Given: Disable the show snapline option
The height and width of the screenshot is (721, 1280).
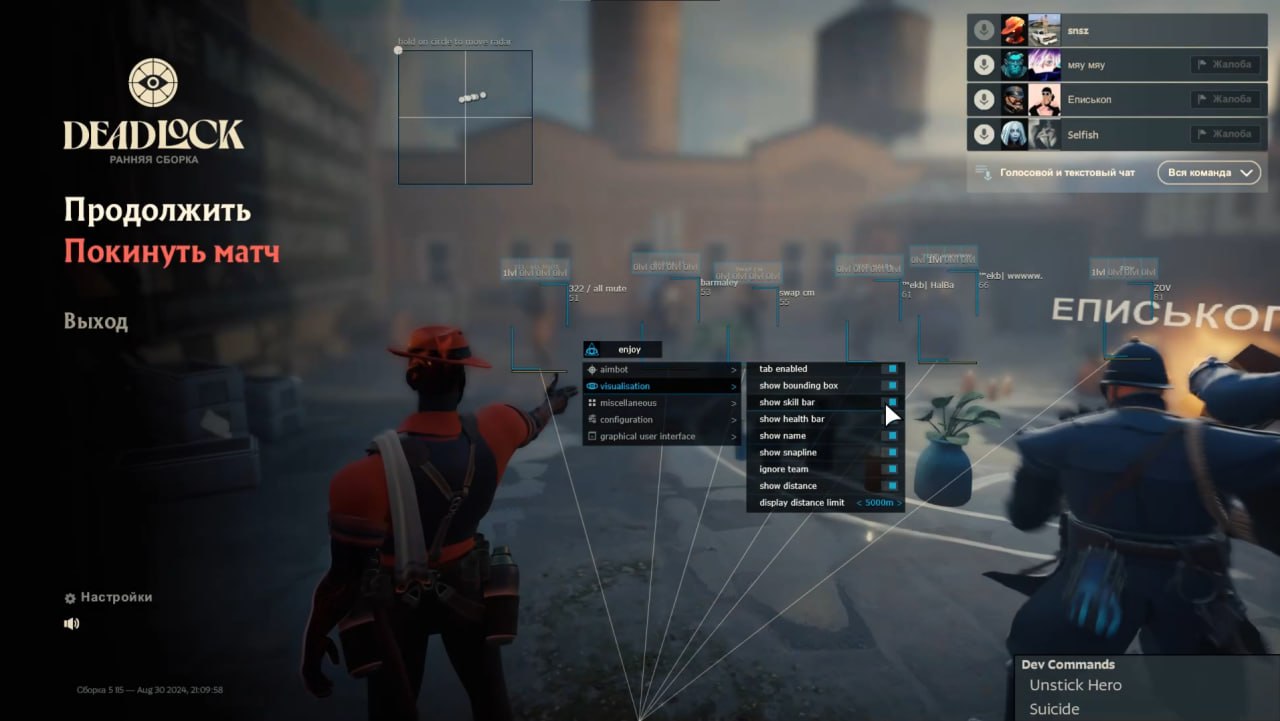Looking at the screenshot, I should coord(890,452).
